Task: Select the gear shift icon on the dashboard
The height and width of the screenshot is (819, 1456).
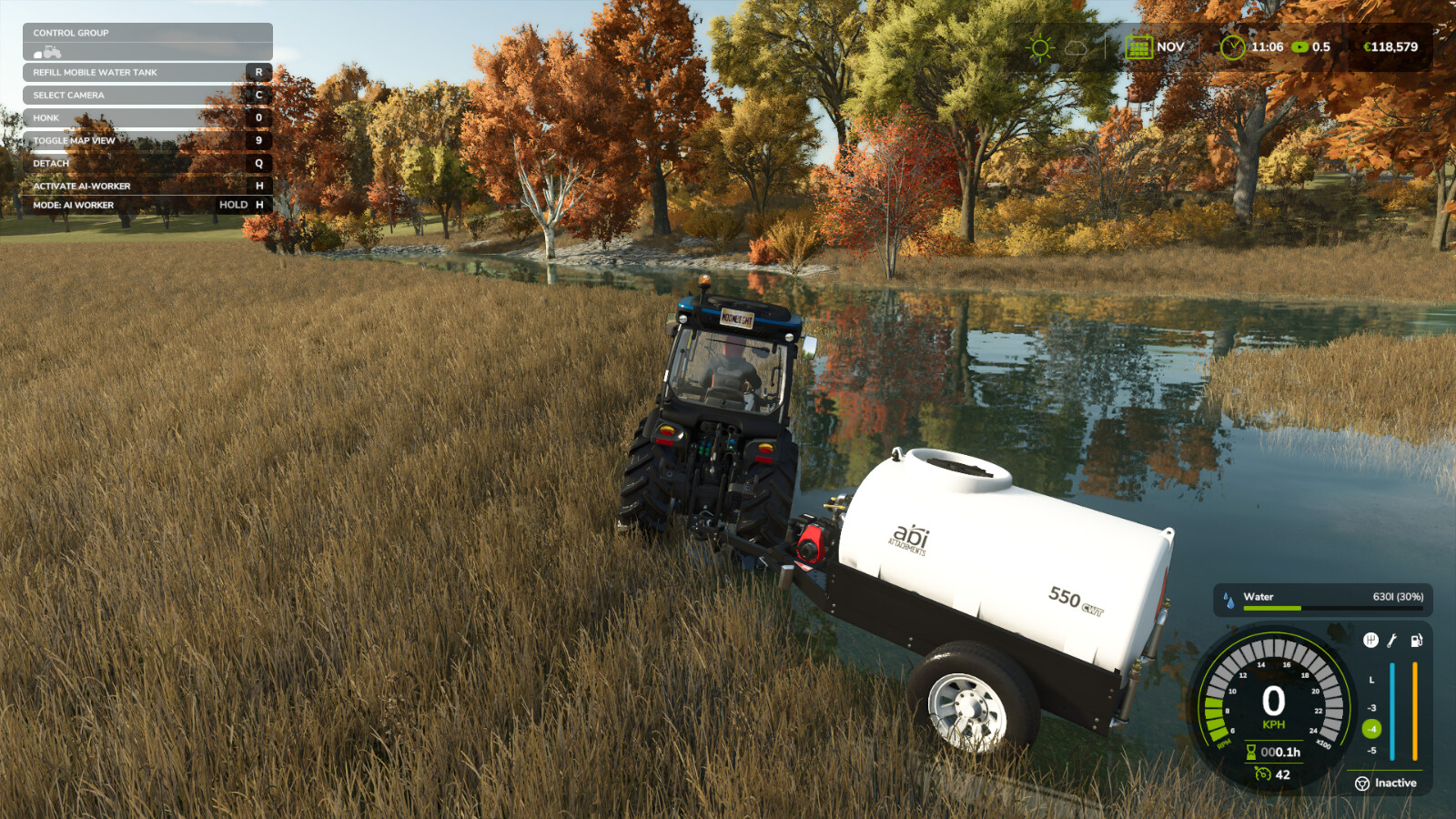Action: pyautogui.click(x=1370, y=641)
